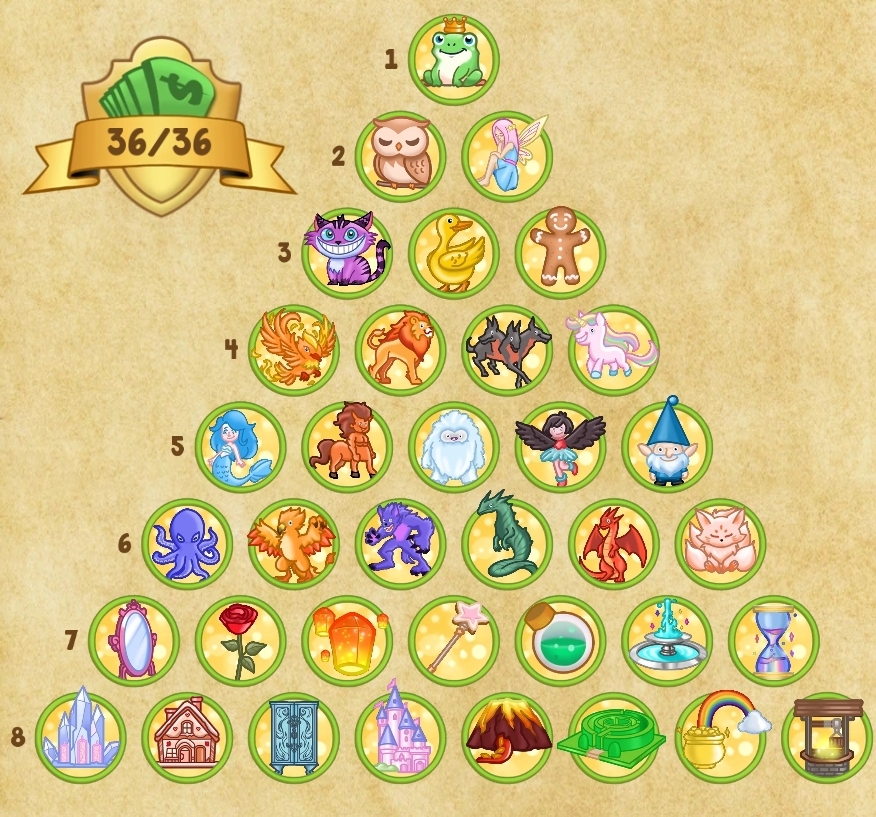Choose the hourglass badge
The width and height of the screenshot is (876, 817).
(773, 641)
